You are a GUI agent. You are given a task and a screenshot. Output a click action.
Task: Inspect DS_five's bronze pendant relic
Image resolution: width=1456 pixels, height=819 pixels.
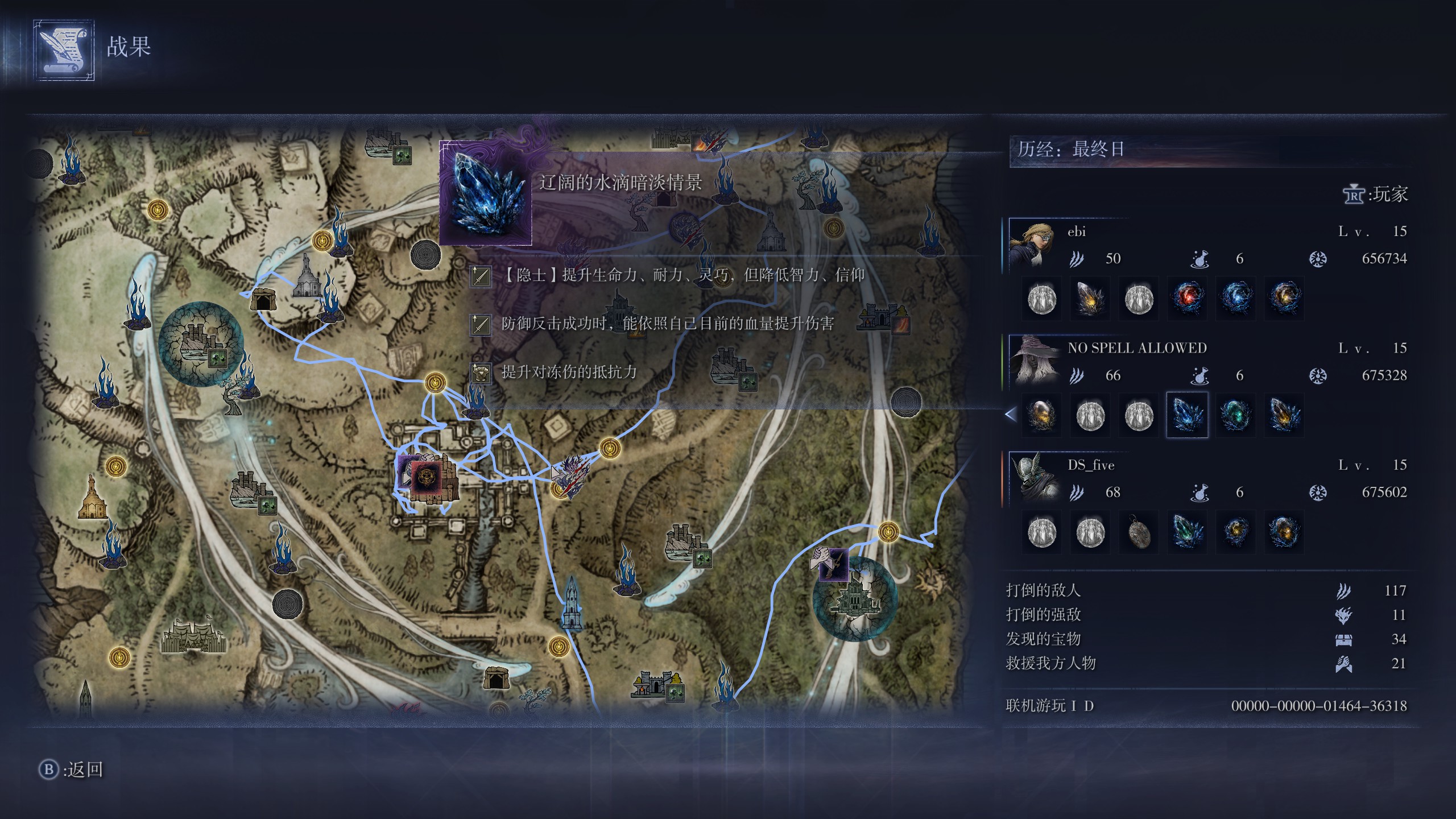coord(1139,532)
